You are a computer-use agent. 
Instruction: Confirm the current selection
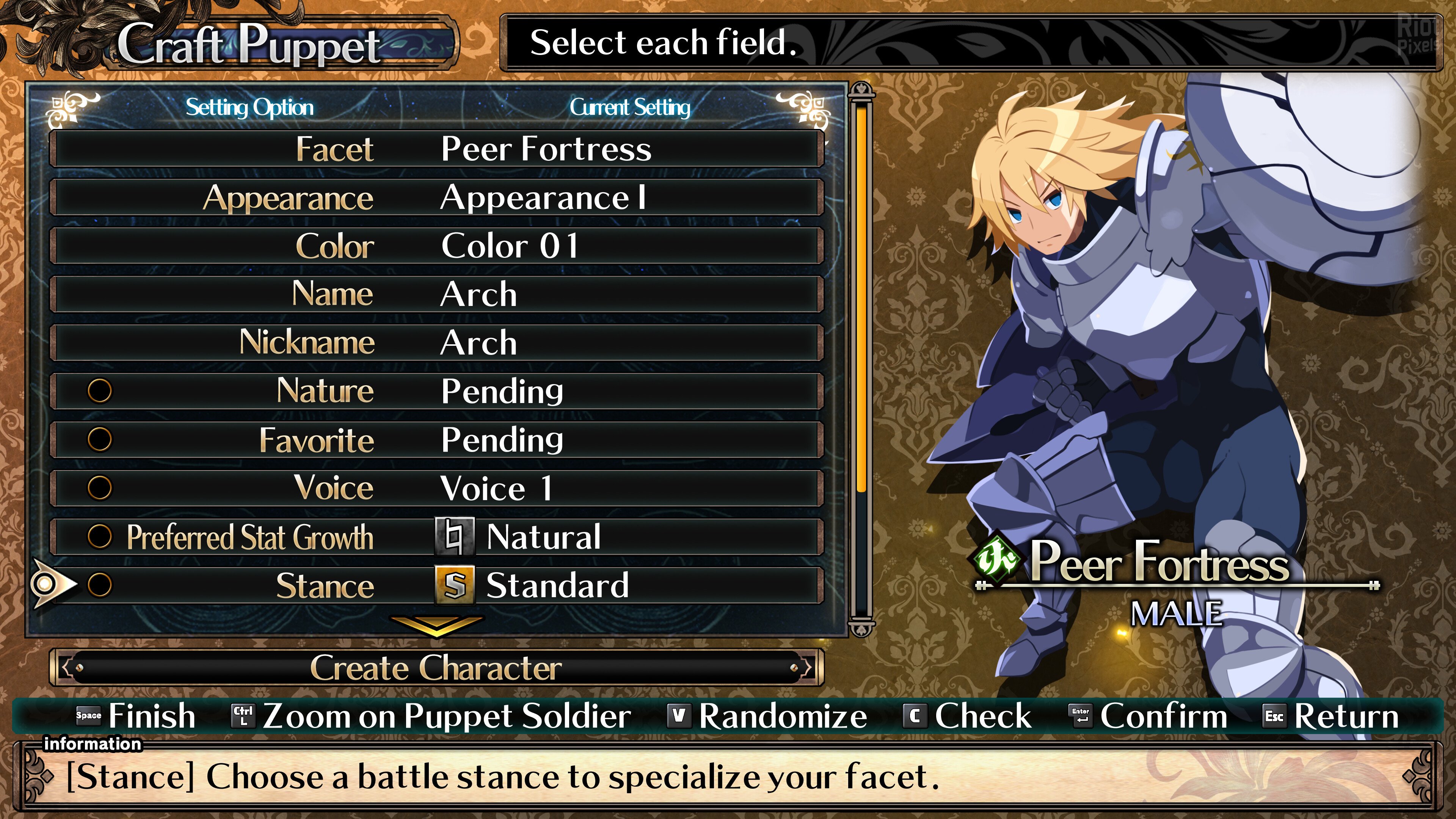pos(1148,716)
